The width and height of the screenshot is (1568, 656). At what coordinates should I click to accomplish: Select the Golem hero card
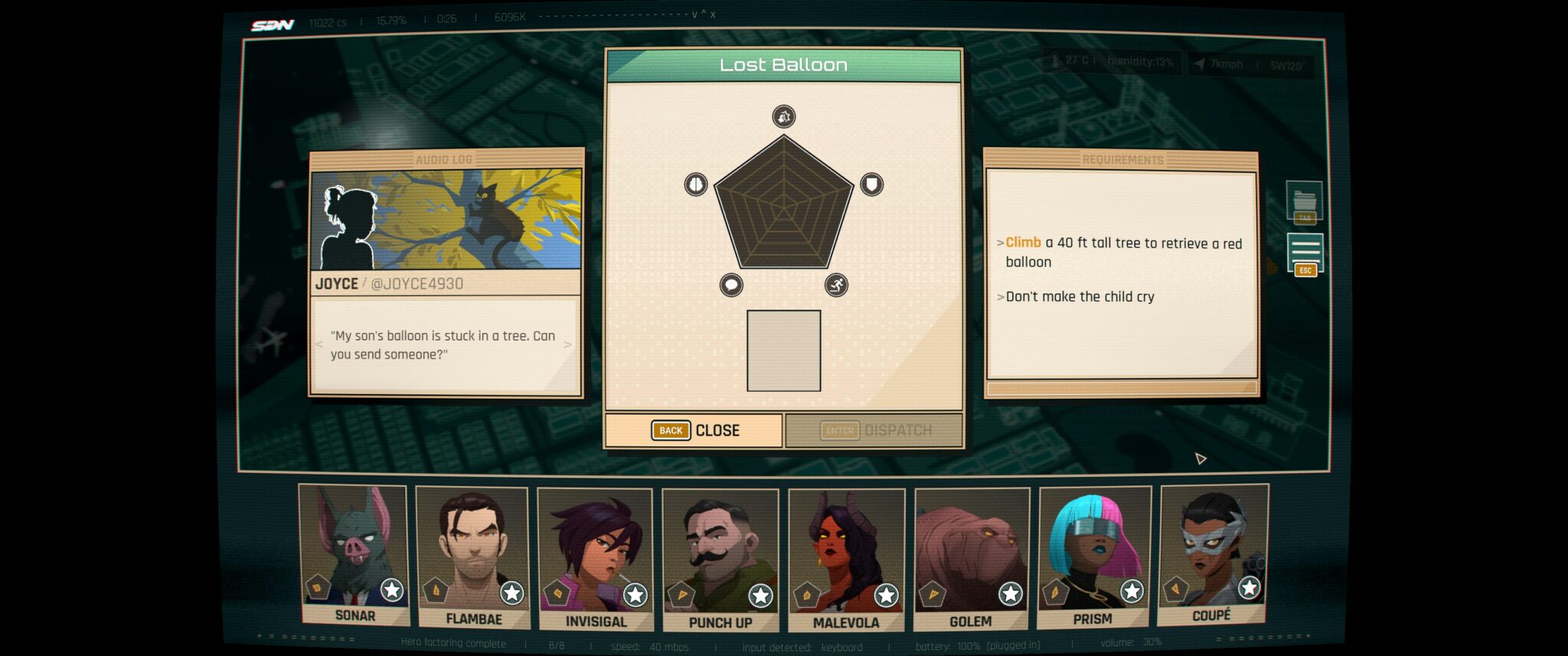(x=971, y=559)
